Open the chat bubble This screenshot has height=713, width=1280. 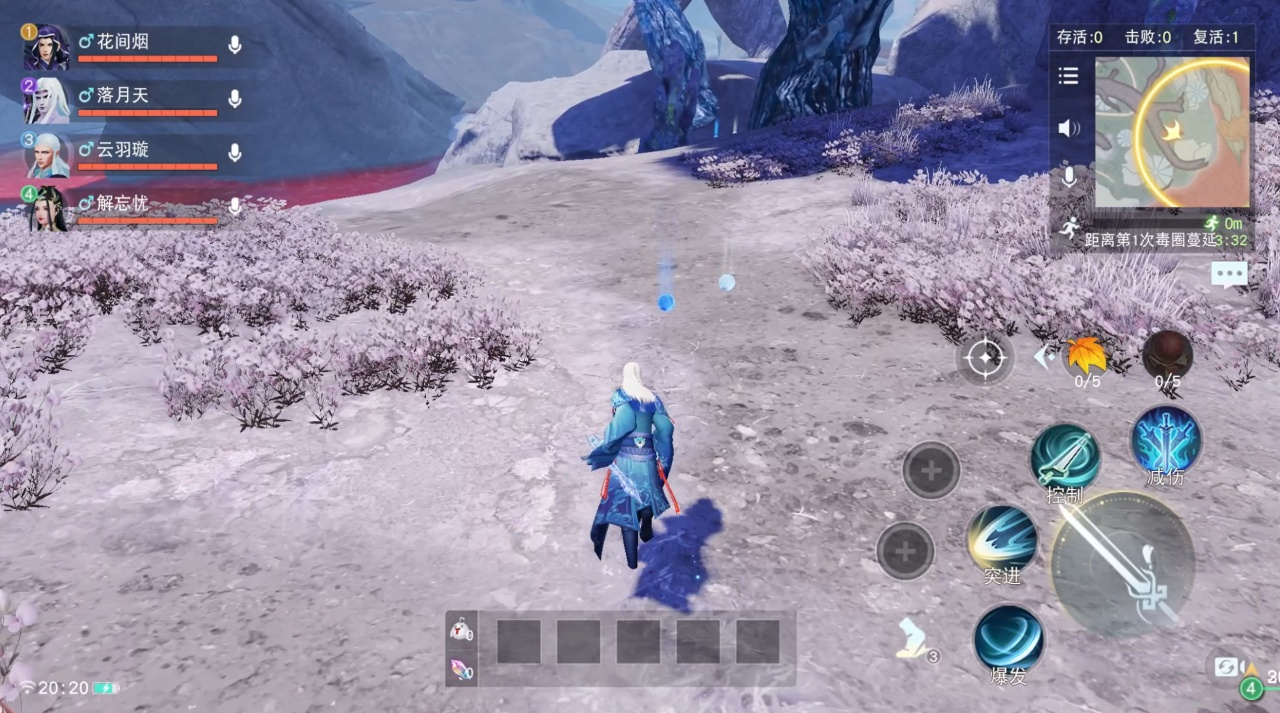[1228, 273]
